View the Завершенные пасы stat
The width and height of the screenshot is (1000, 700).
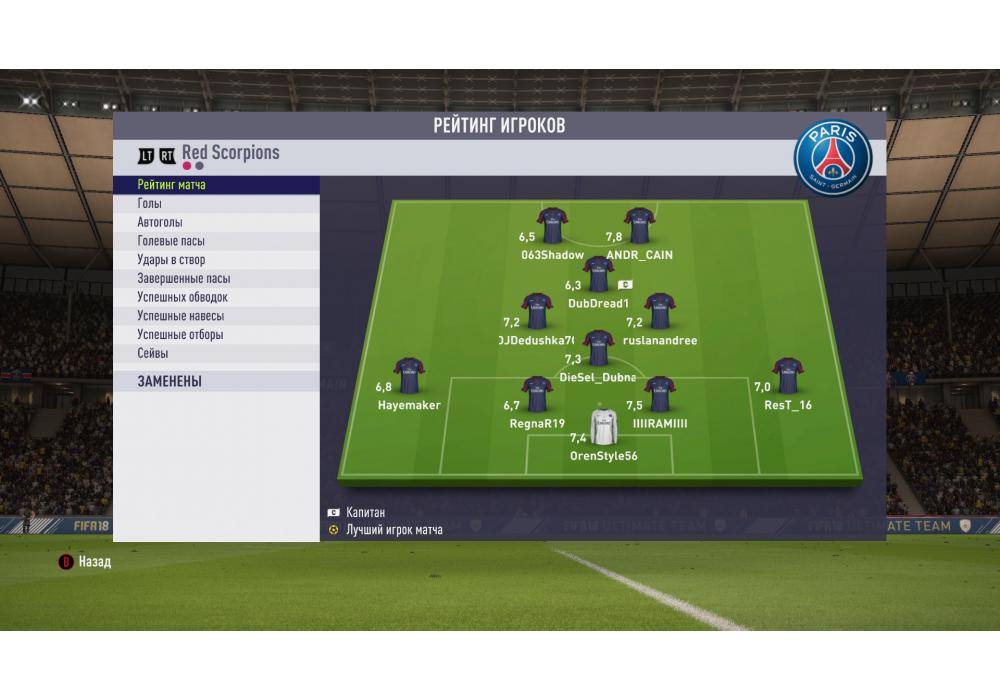[x=216, y=279]
